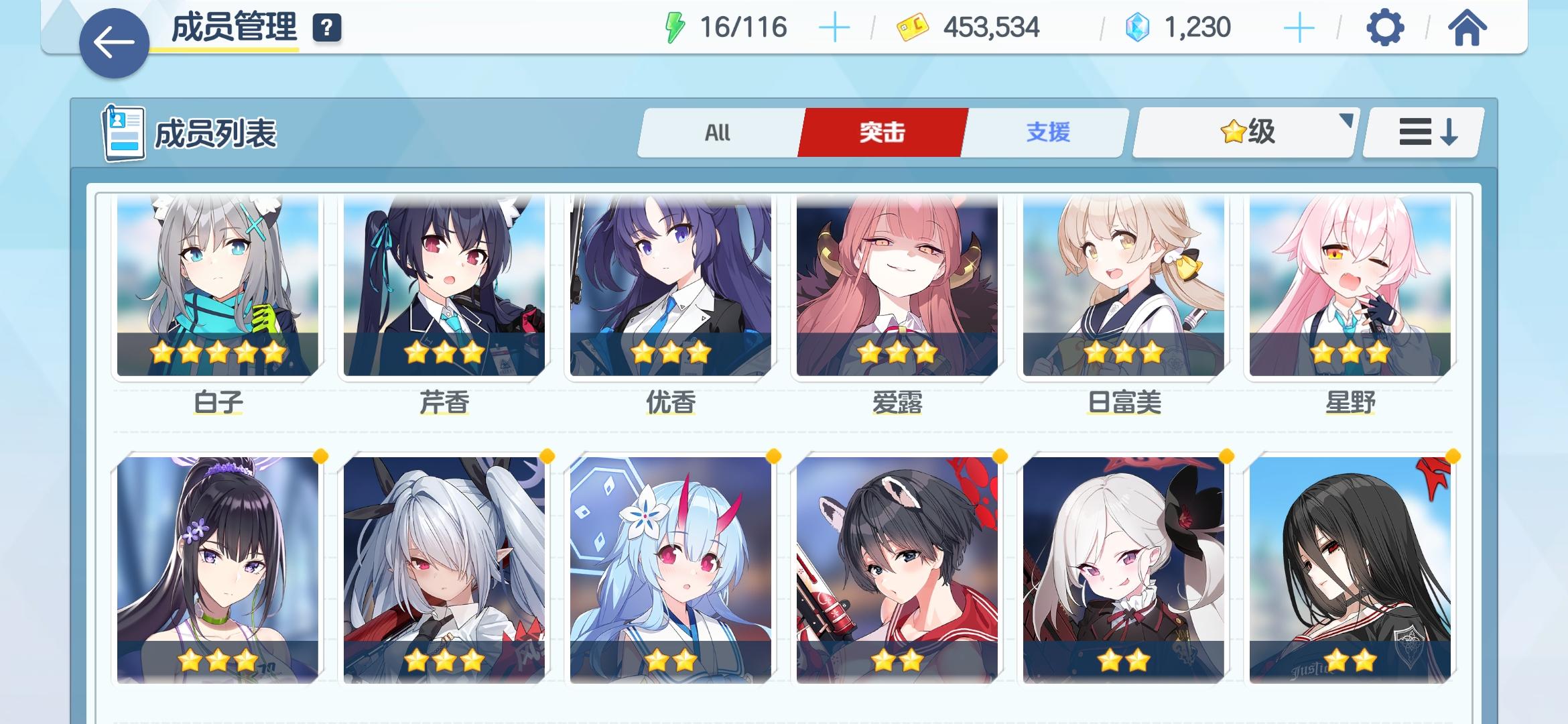1568x724 pixels.
Task: Click the 成员列表 card icon
Action: coord(123,132)
